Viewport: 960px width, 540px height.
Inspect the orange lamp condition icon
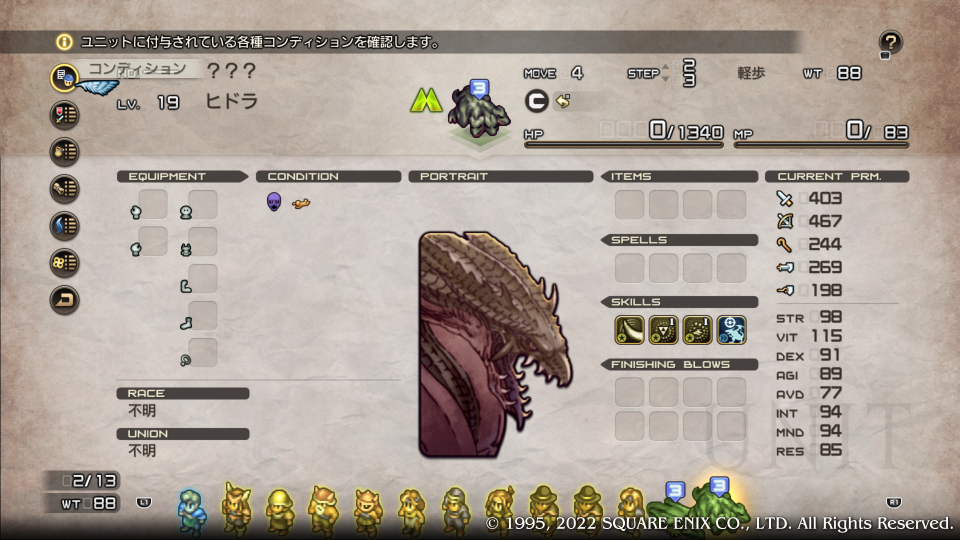(301, 203)
